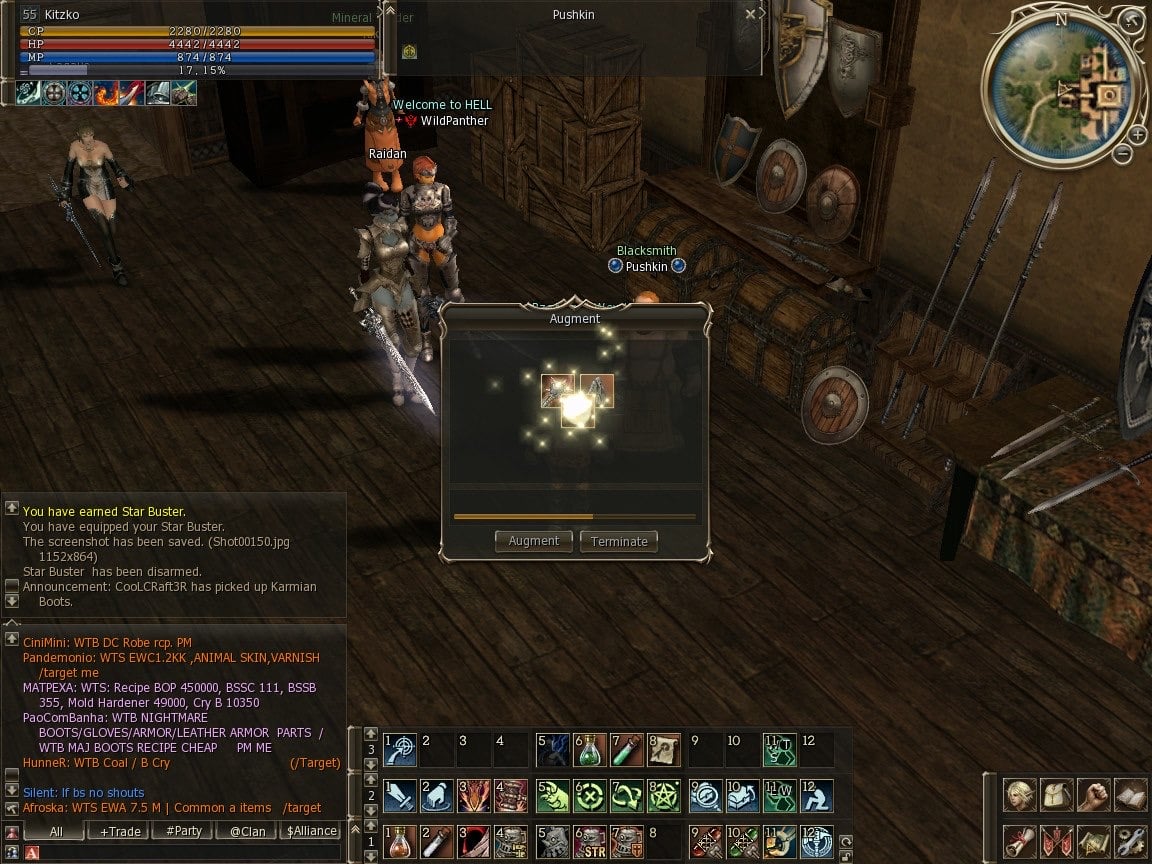Click the Augment button
Screen dimensions: 1152x864
533,541
